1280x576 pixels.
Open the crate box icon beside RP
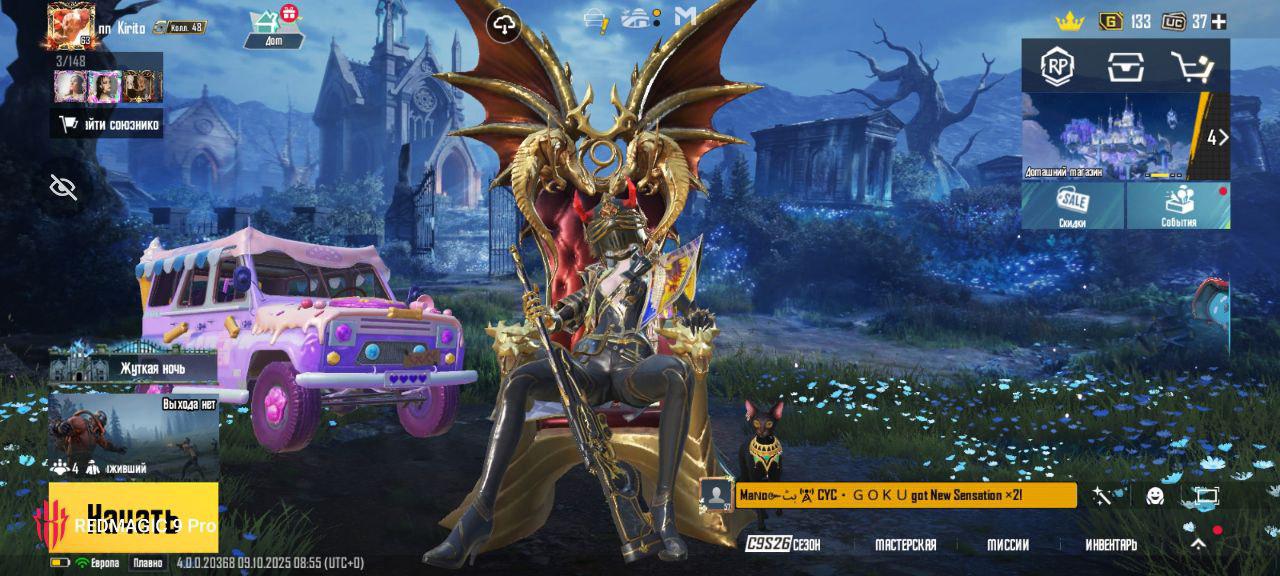click(1125, 67)
